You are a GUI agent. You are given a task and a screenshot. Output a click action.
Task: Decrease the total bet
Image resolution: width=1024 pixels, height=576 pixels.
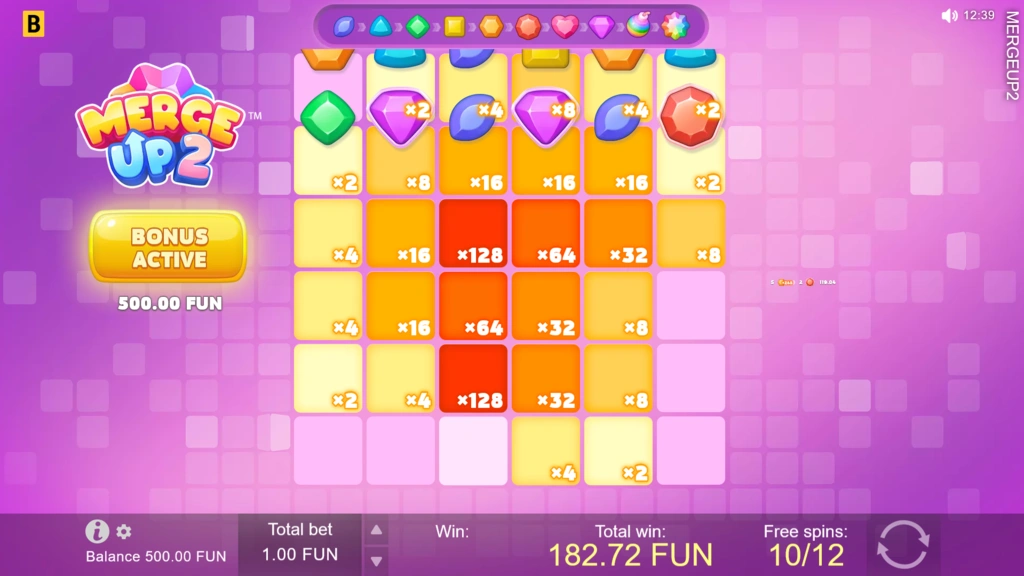(376, 560)
